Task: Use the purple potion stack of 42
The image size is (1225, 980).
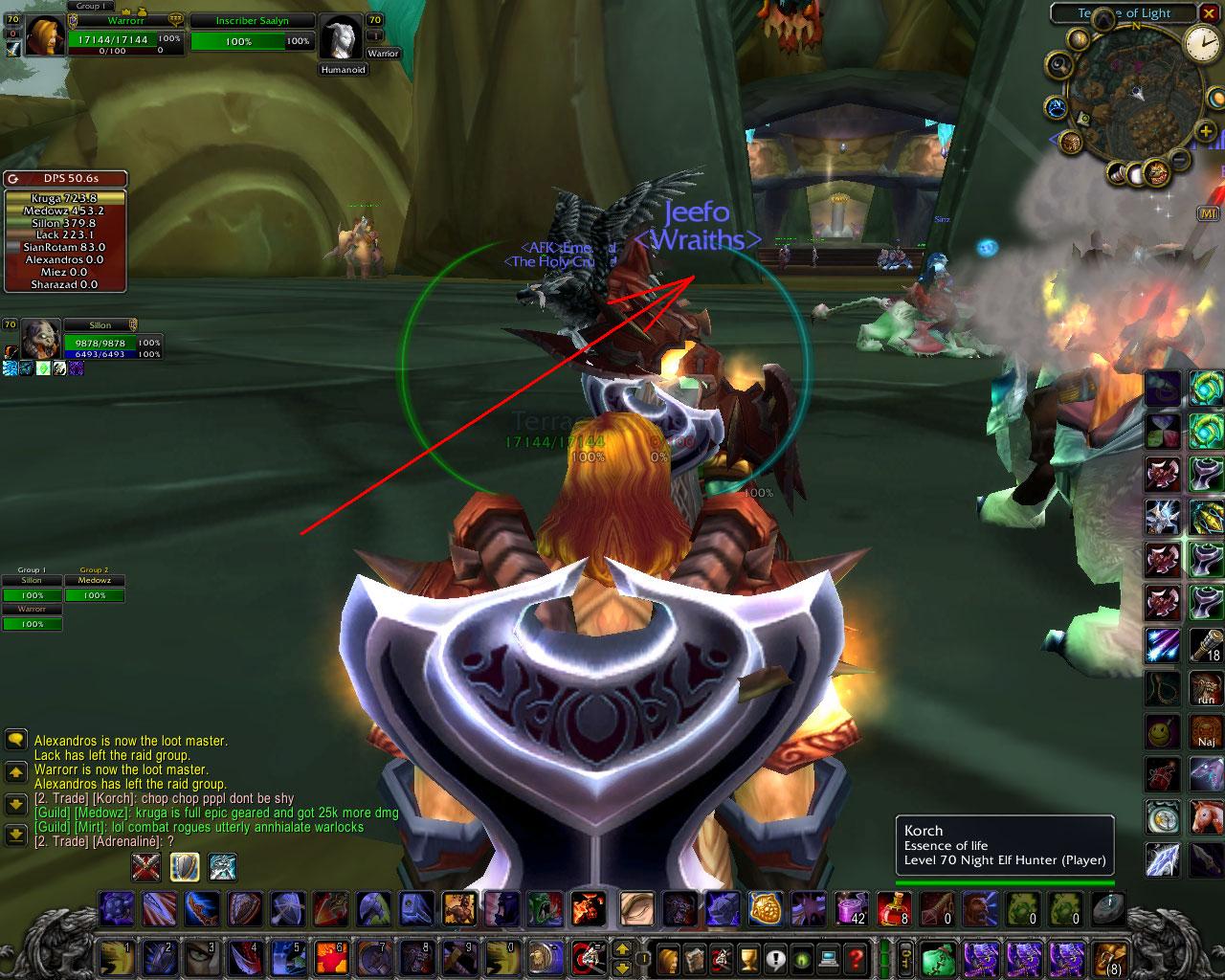Action: click(x=850, y=907)
